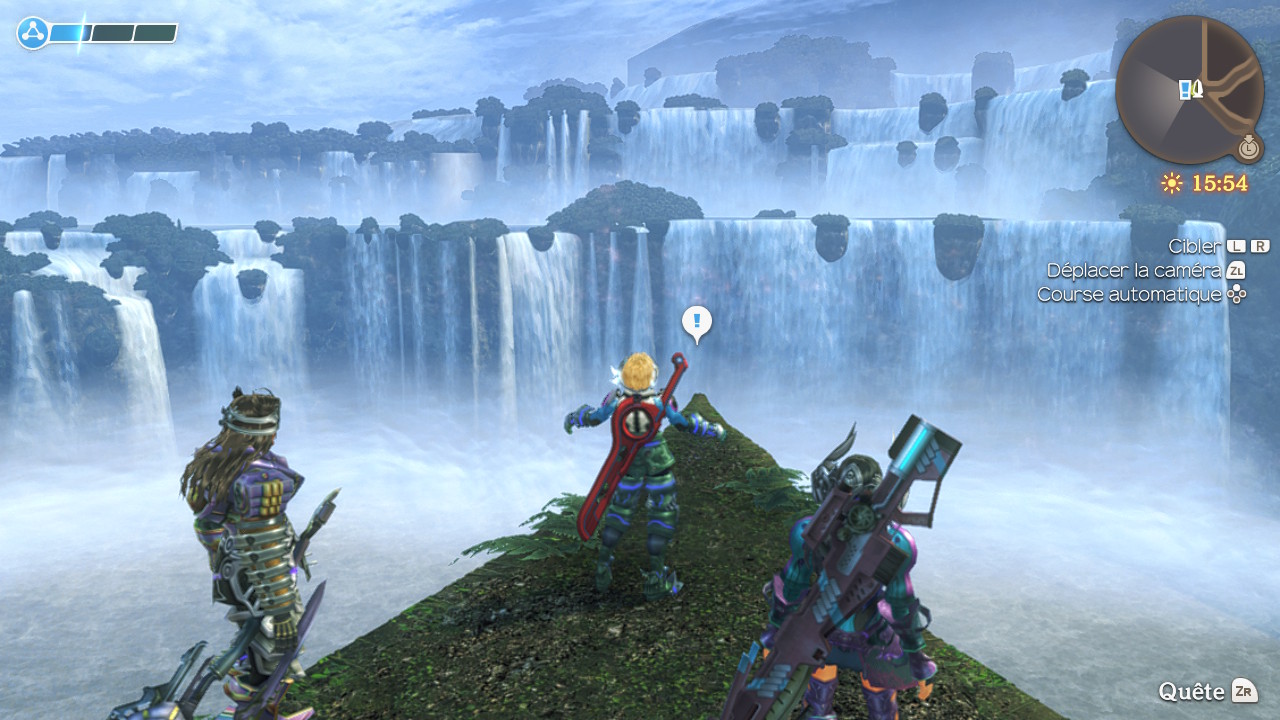Select the exclamation mark speech bubble marker
Image resolution: width=1280 pixels, height=720 pixels.
(697, 322)
